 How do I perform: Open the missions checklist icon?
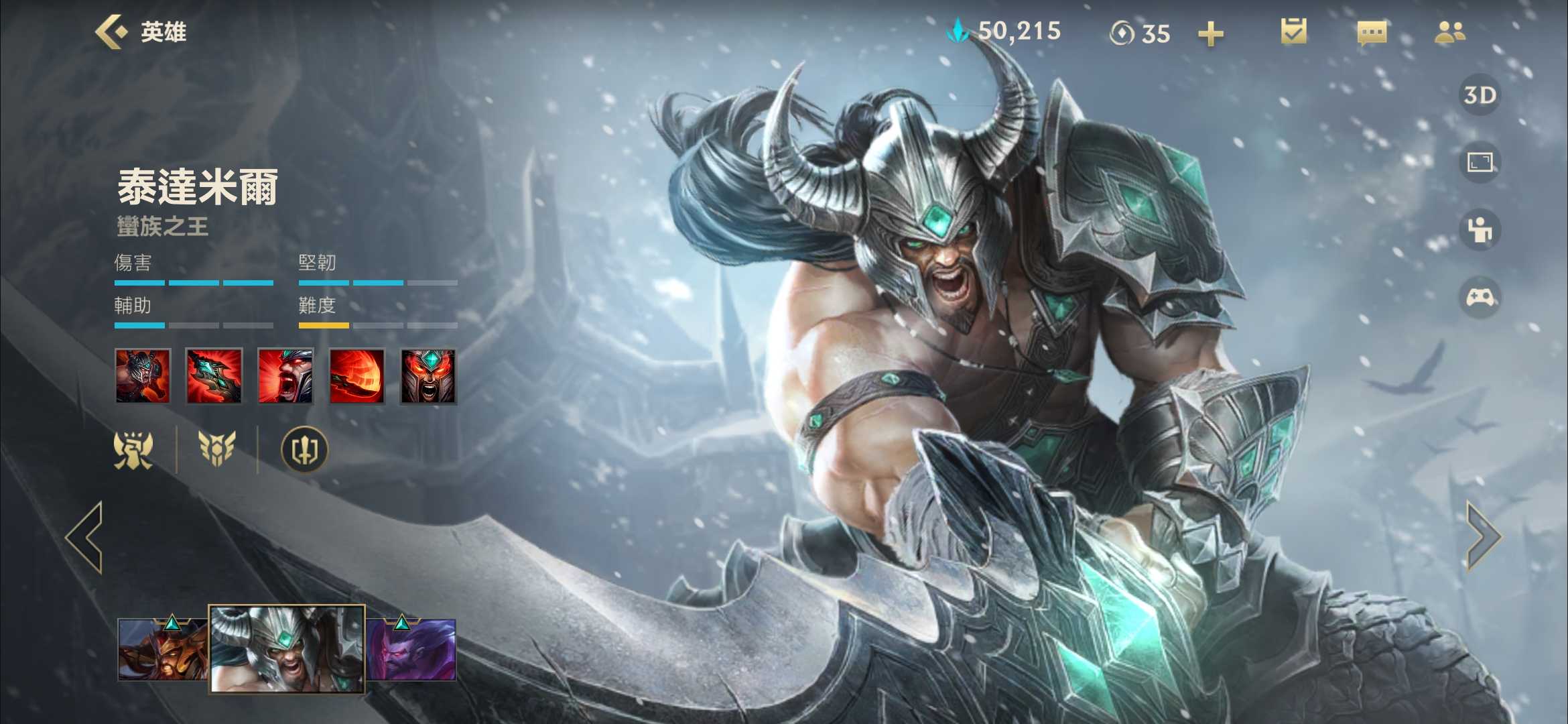coord(1293,32)
